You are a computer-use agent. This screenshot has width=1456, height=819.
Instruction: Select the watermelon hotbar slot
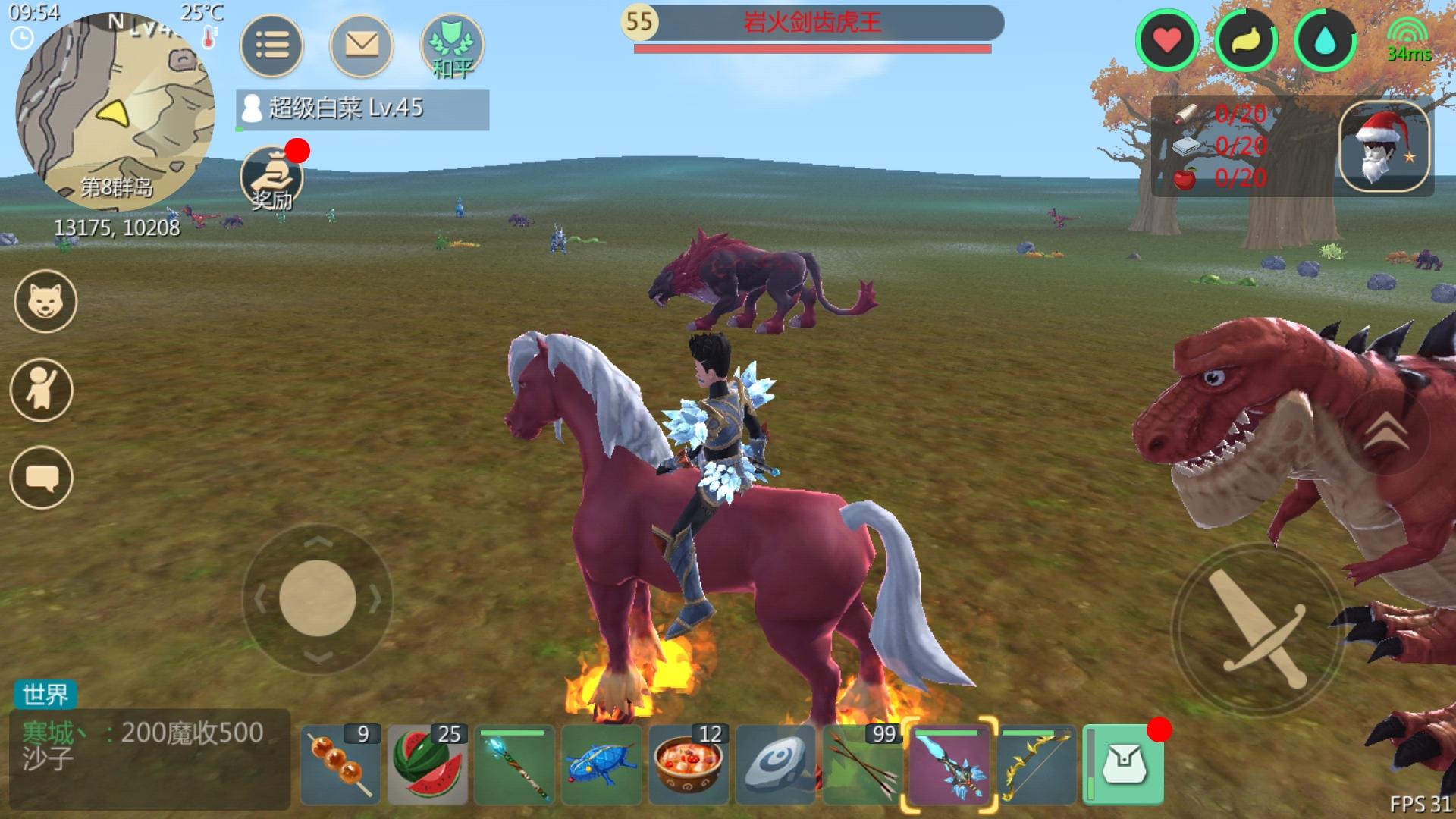[x=428, y=764]
